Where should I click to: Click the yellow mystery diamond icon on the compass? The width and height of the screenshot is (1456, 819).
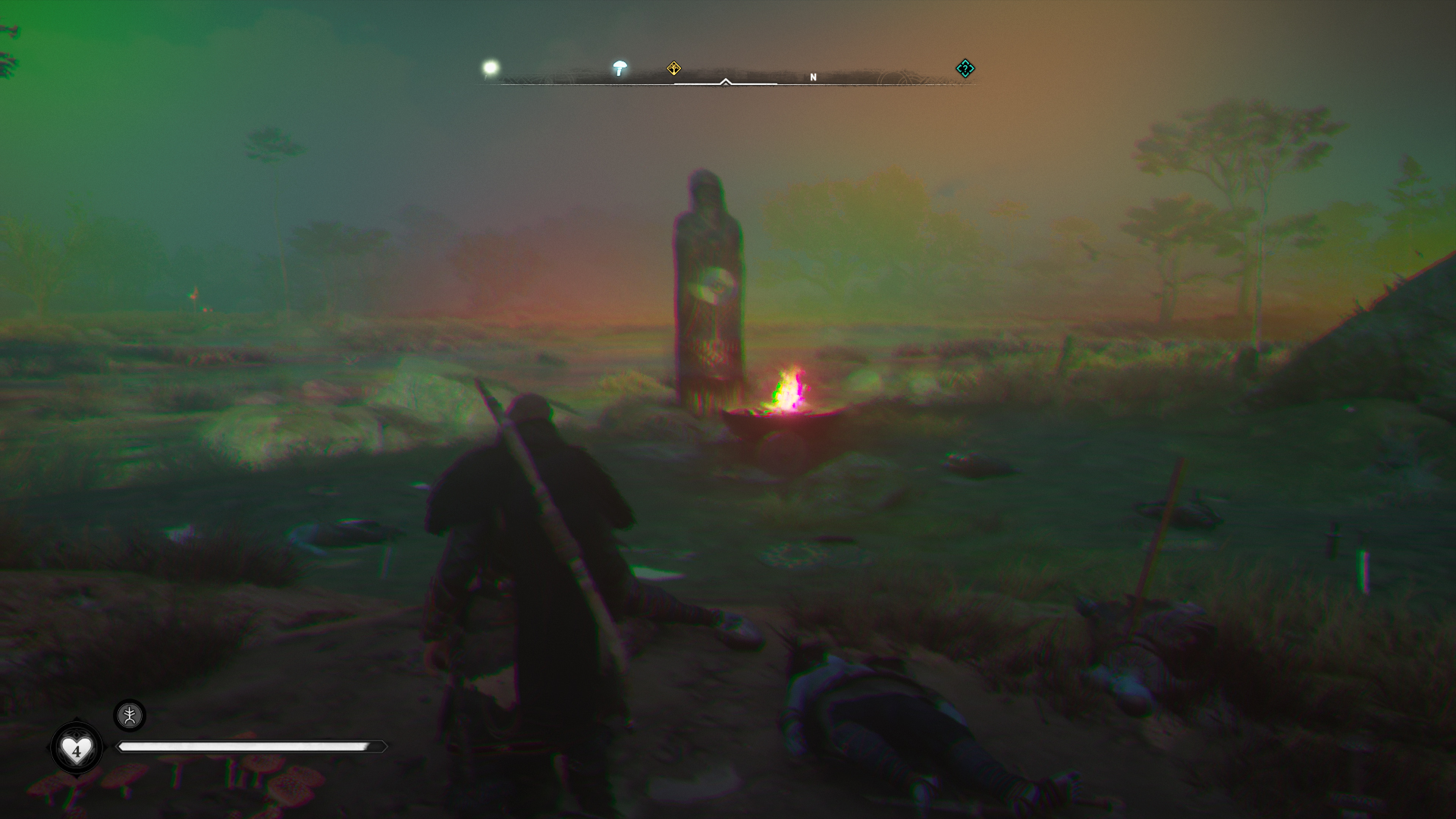(x=675, y=67)
